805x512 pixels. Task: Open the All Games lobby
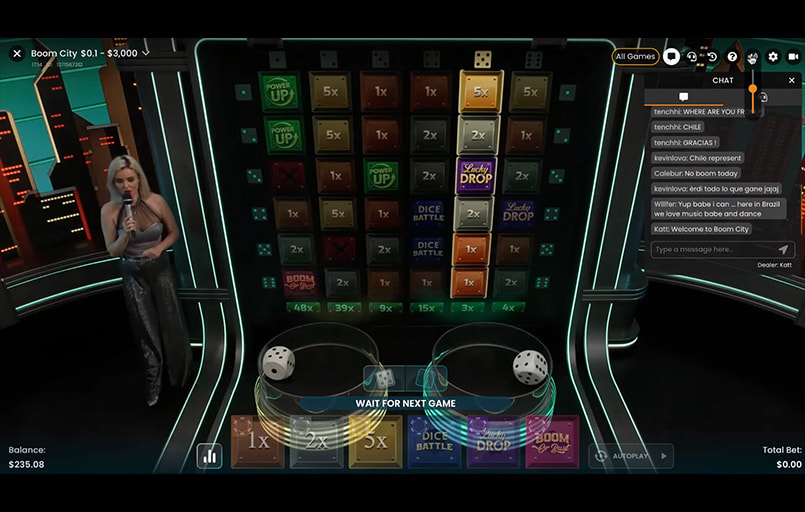click(x=635, y=57)
